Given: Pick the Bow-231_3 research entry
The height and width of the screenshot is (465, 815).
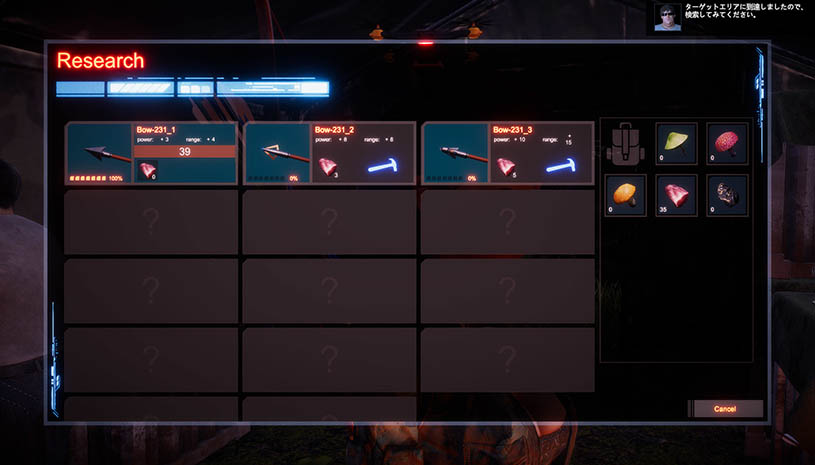Looking at the screenshot, I should (x=507, y=153).
